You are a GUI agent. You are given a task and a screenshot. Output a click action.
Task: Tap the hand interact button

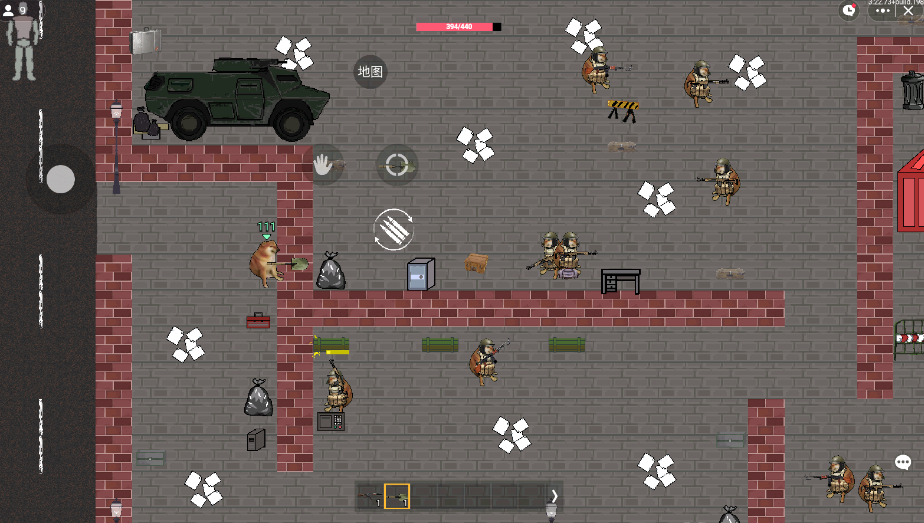pyautogui.click(x=324, y=164)
